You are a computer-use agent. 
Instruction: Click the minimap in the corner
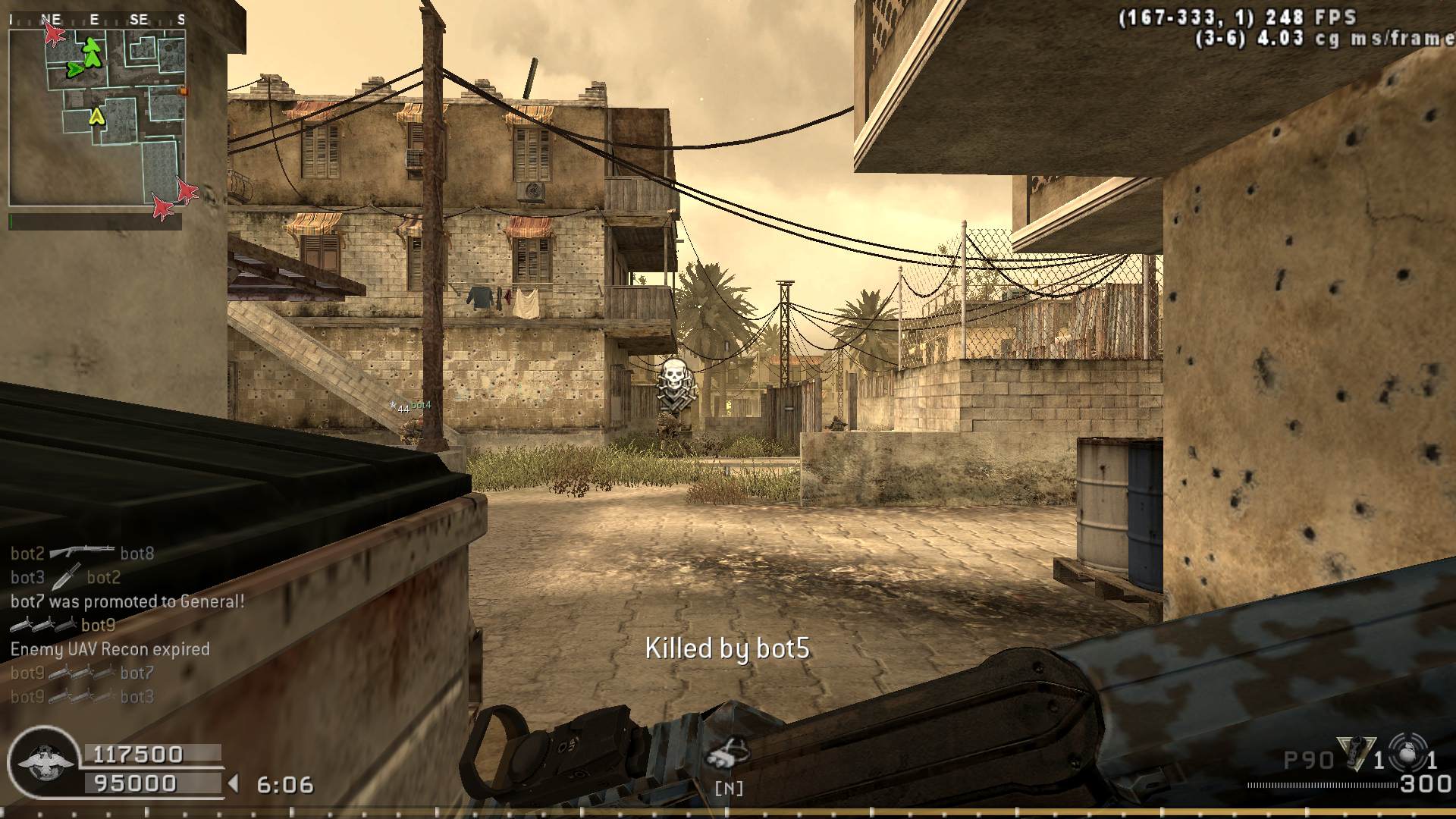tap(97, 108)
